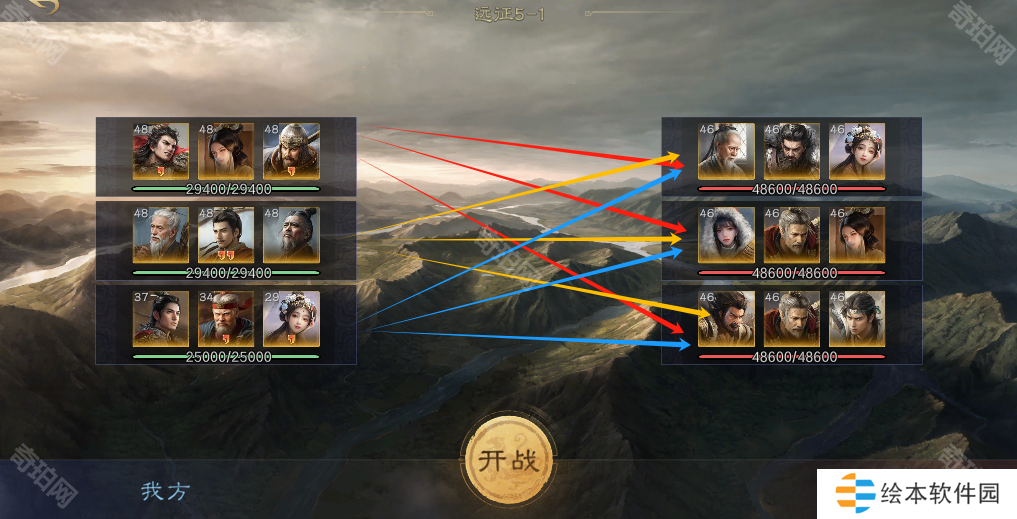The height and width of the screenshot is (519, 1017).
Task: Switch to the 我方 tab
Action: coord(164,491)
